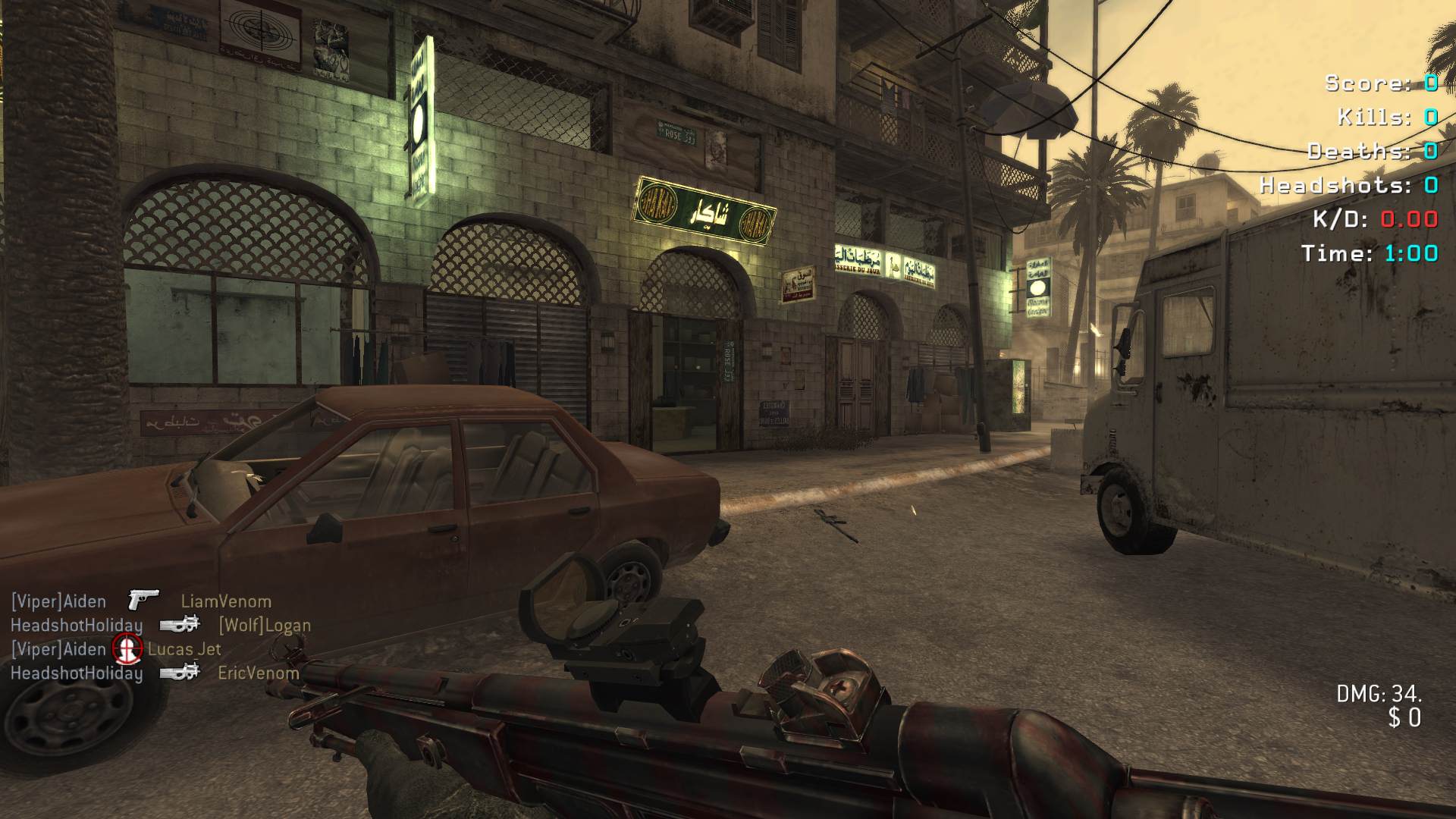
Task: Click the red headshot icon
Action: pos(127,648)
